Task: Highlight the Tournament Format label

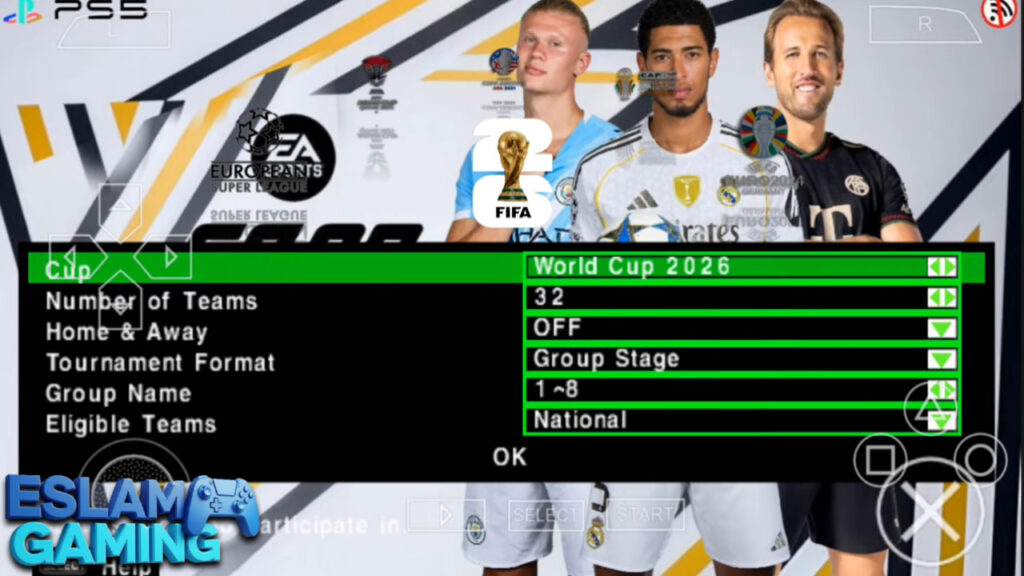Action: click(x=160, y=362)
